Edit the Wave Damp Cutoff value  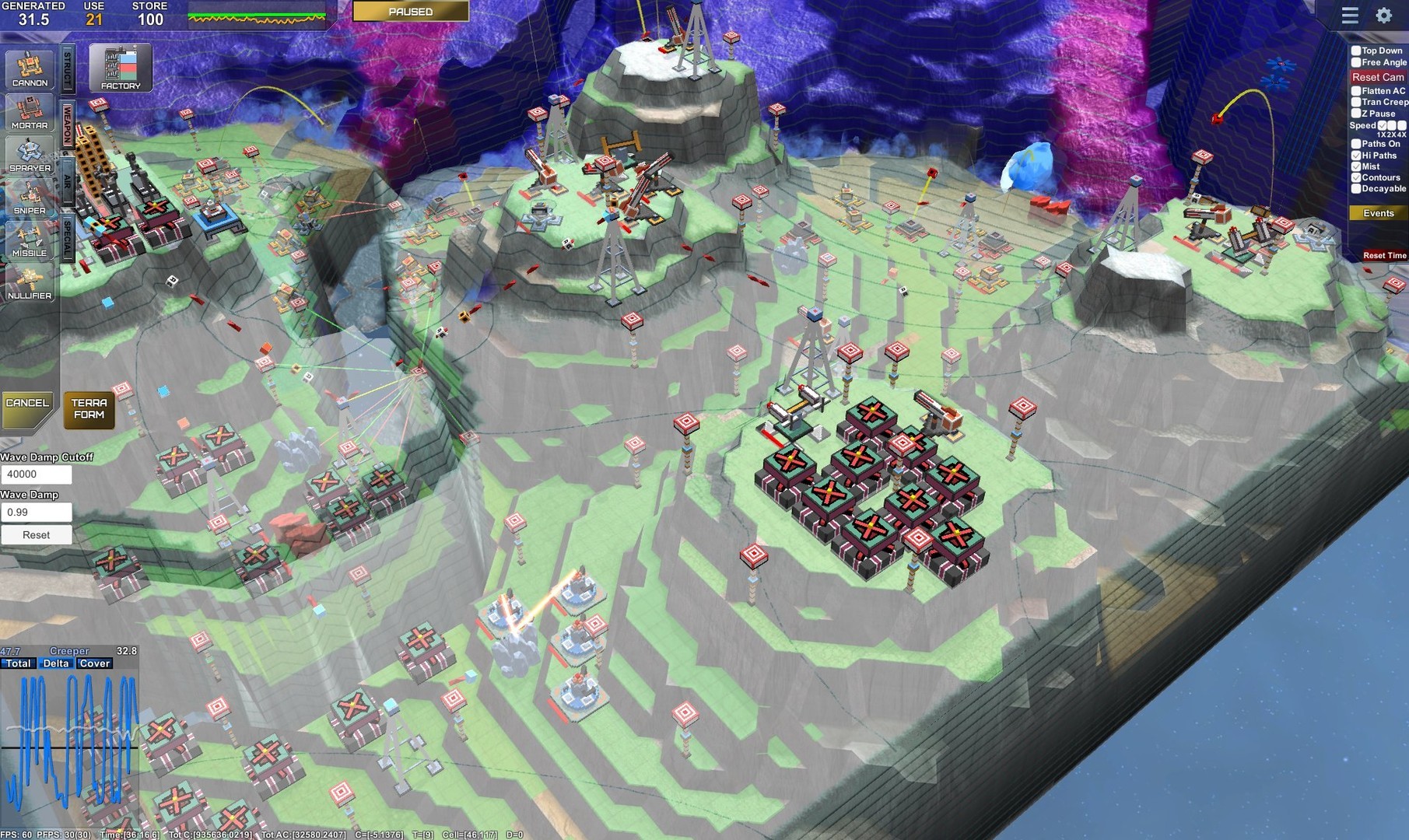[x=37, y=474]
